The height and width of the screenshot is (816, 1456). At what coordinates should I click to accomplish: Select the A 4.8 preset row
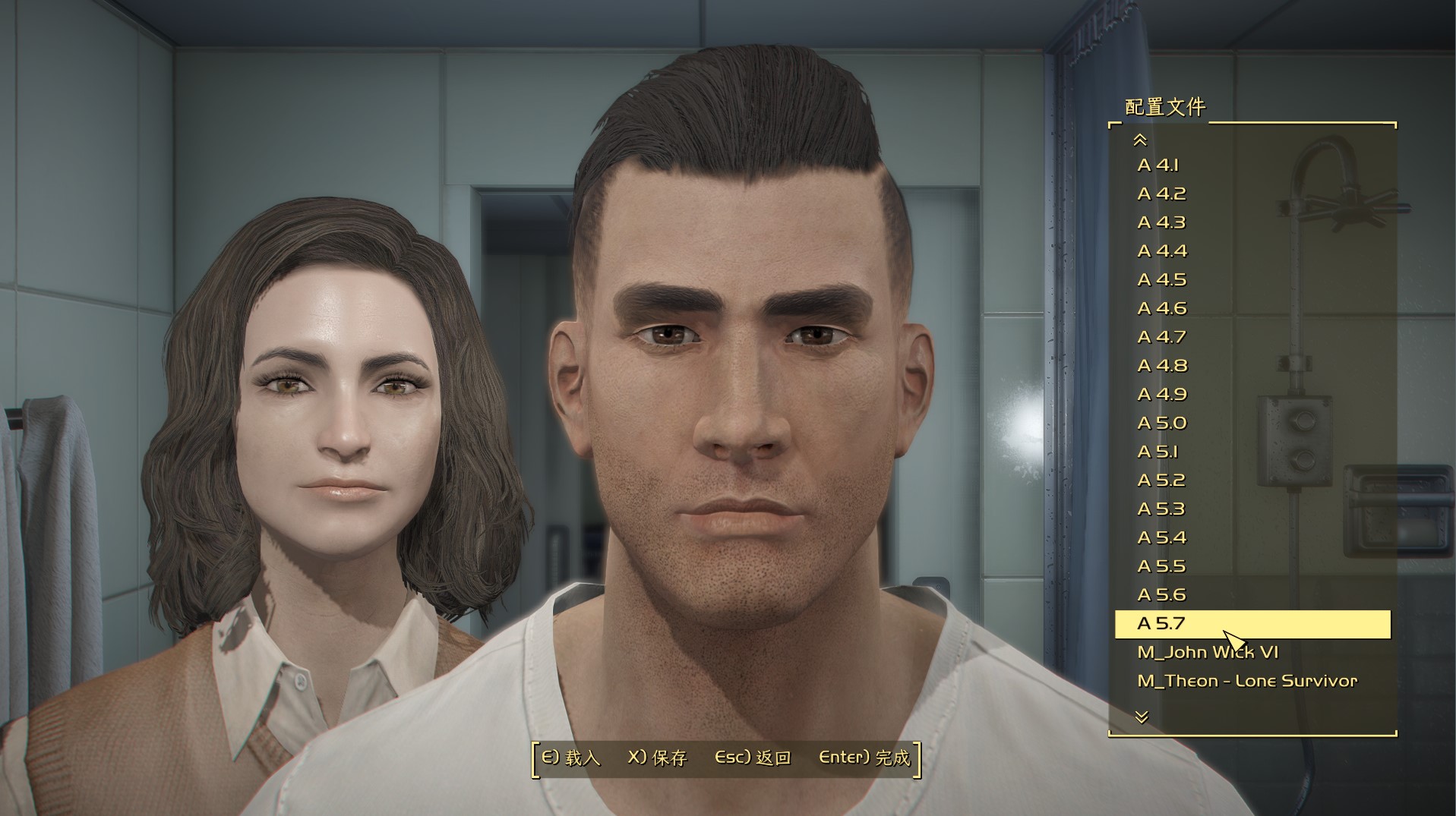tap(1161, 366)
